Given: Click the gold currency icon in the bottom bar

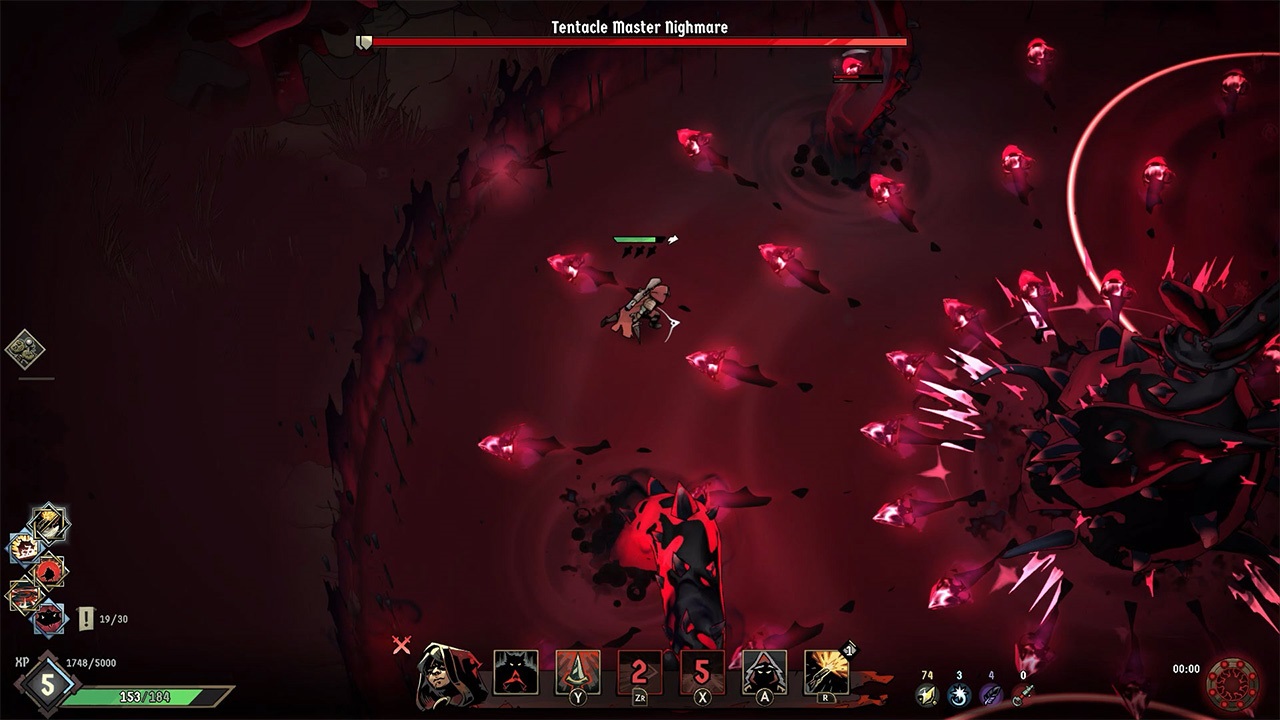Looking at the screenshot, I should pyautogui.click(x=926, y=693).
